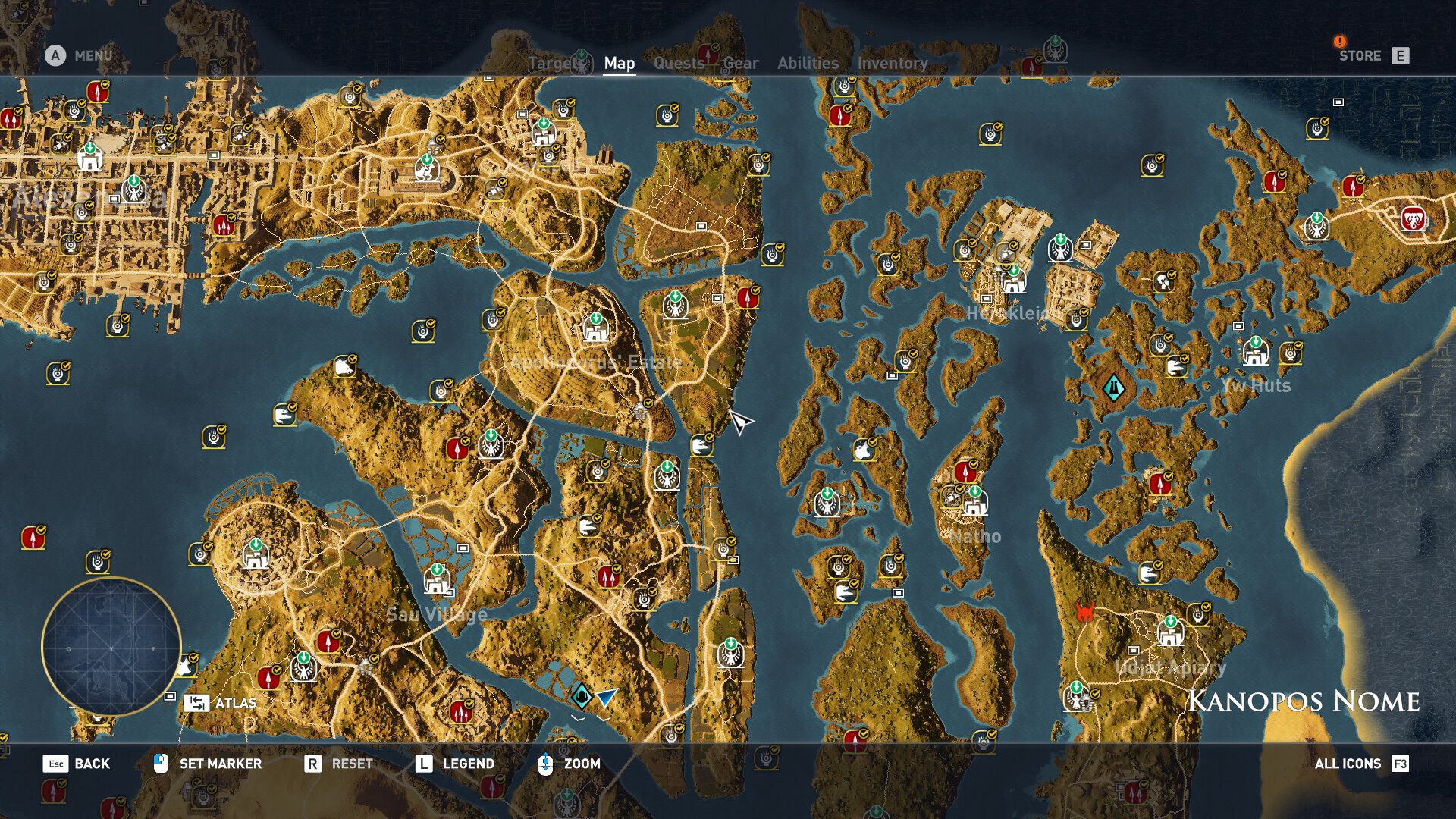Image resolution: width=1456 pixels, height=819 pixels.
Task: Switch to the Targets tab
Action: pyautogui.click(x=553, y=64)
